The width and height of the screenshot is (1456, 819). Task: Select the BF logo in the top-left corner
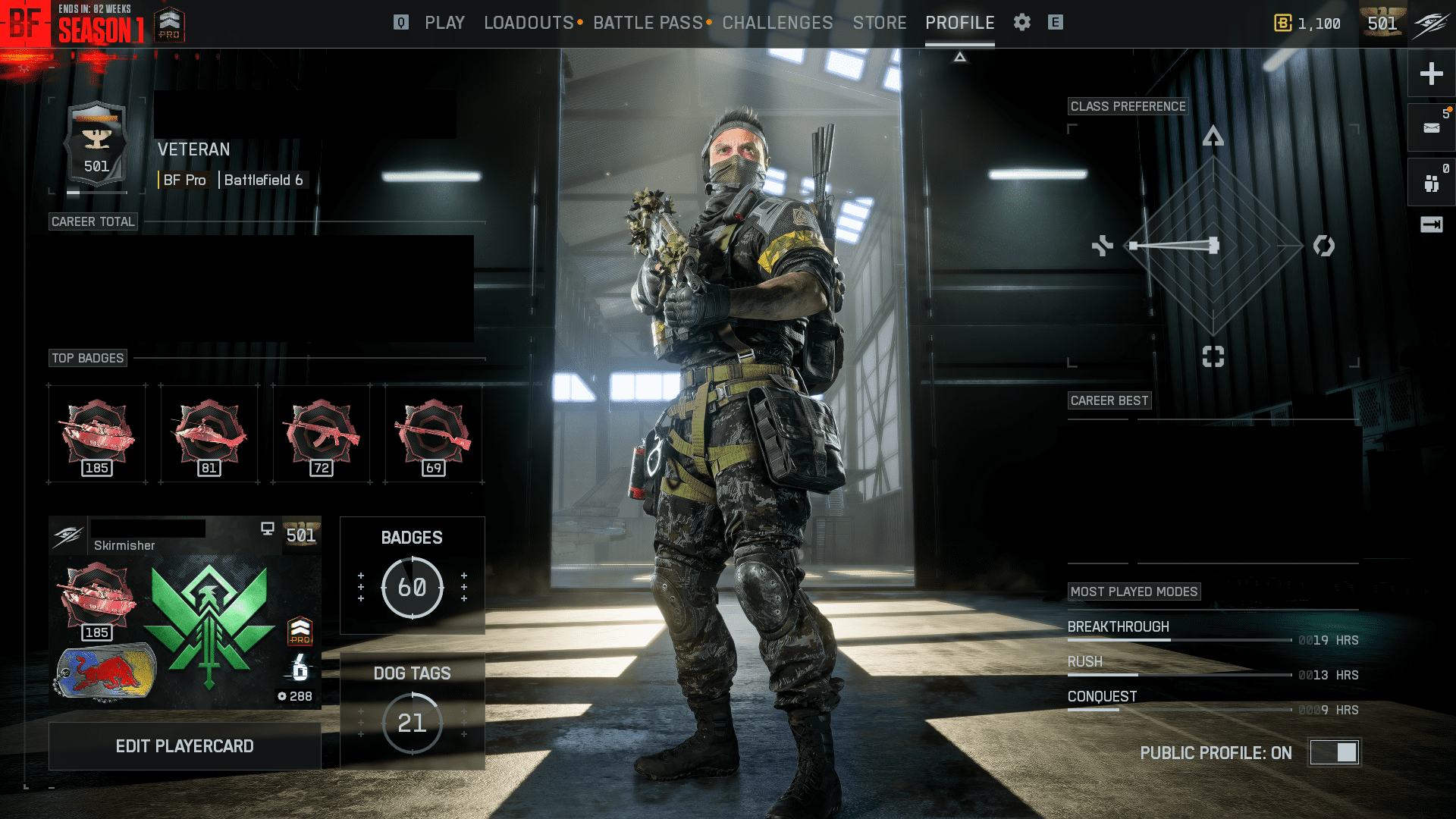coord(27,23)
